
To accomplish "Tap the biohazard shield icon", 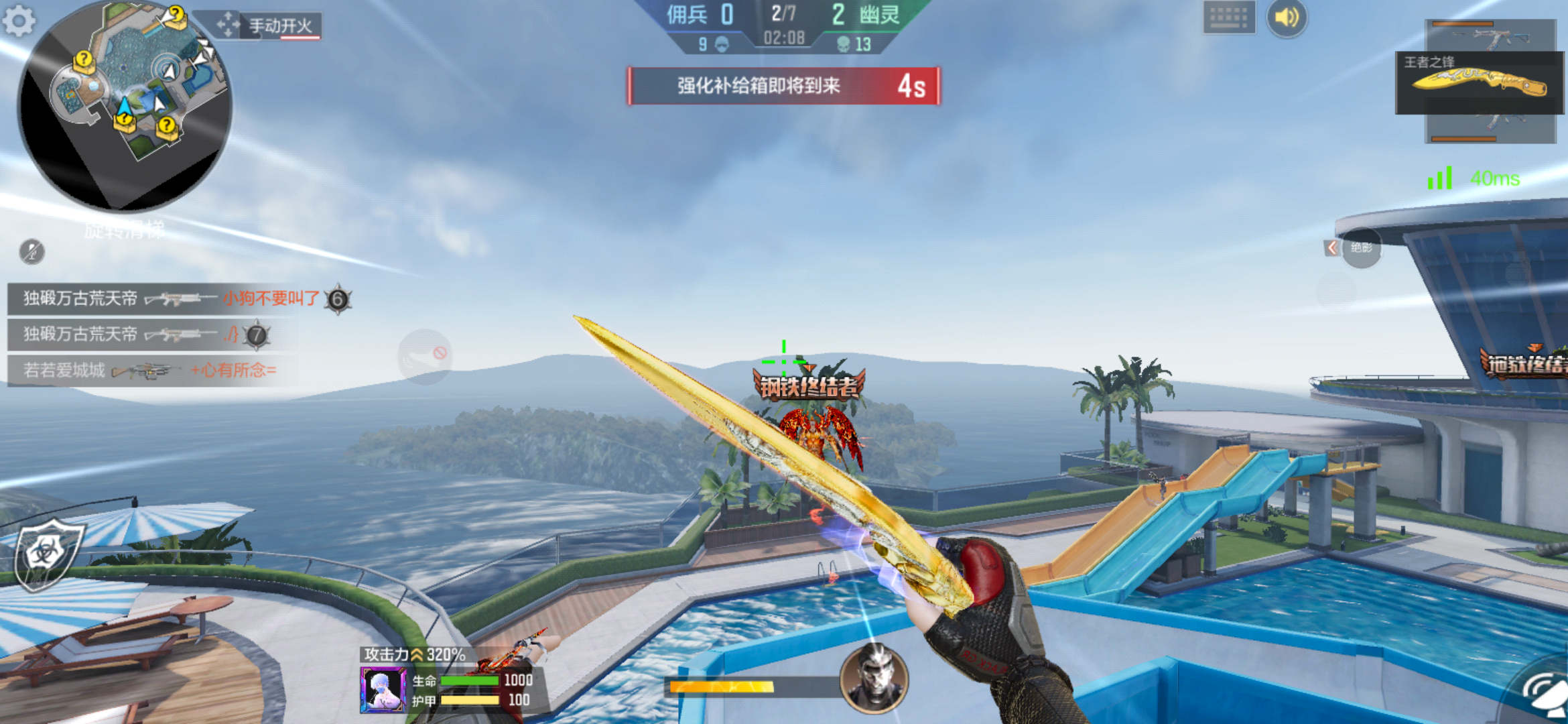I will tap(47, 554).
